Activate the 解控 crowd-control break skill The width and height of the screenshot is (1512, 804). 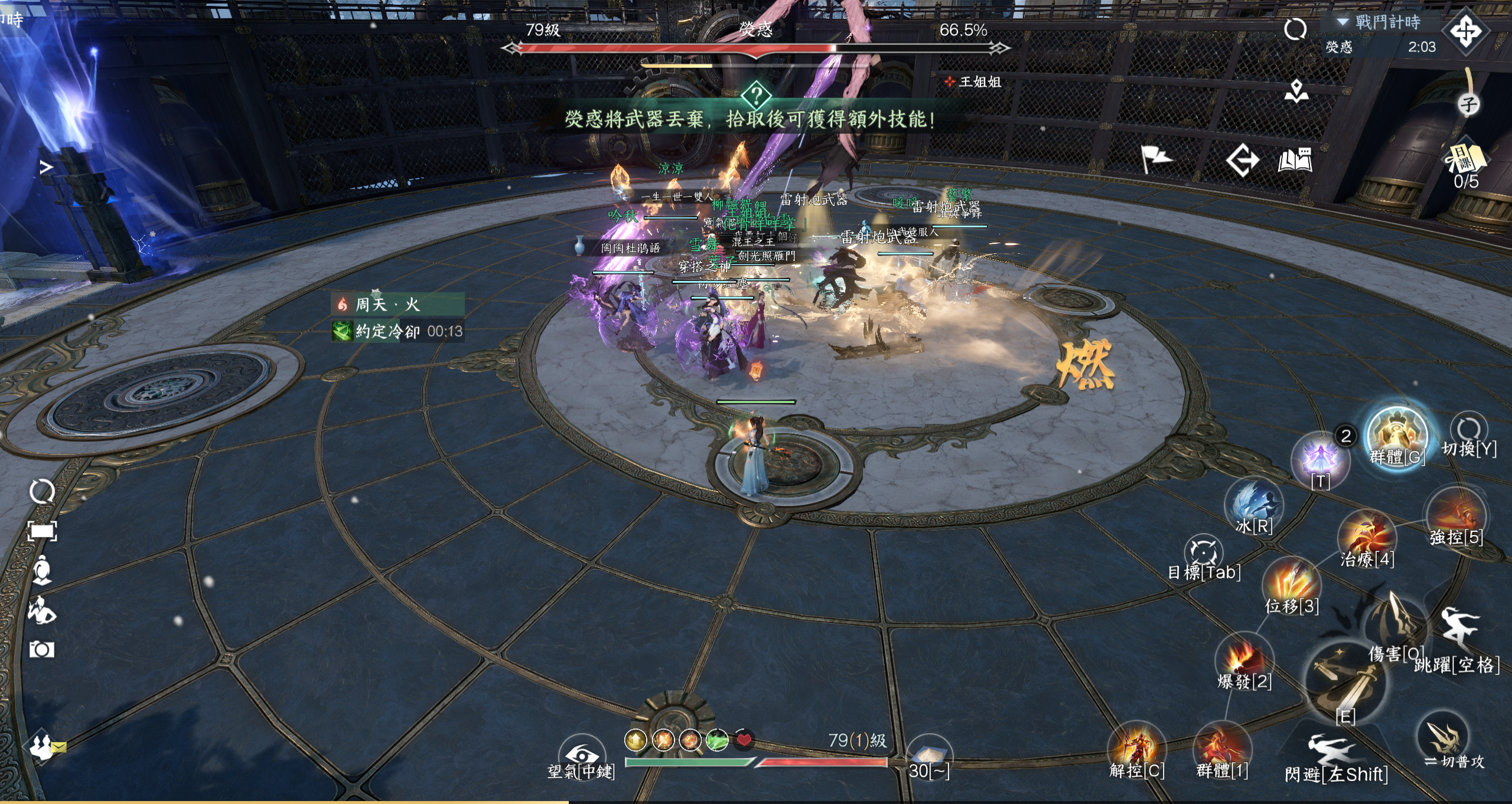(x=1136, y=749)
